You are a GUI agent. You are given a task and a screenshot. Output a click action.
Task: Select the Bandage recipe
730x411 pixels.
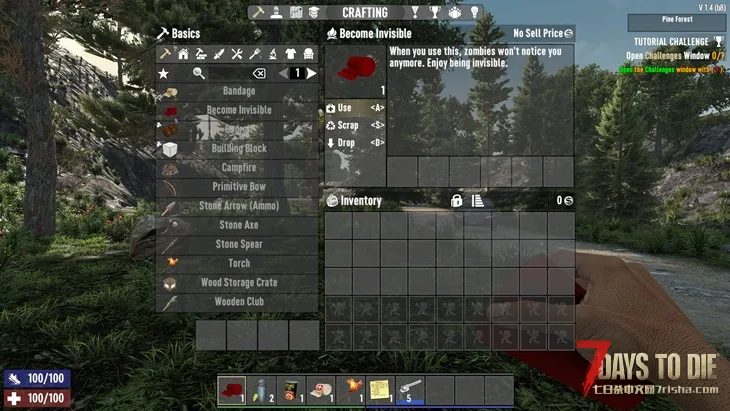click(x=238, y=91)
